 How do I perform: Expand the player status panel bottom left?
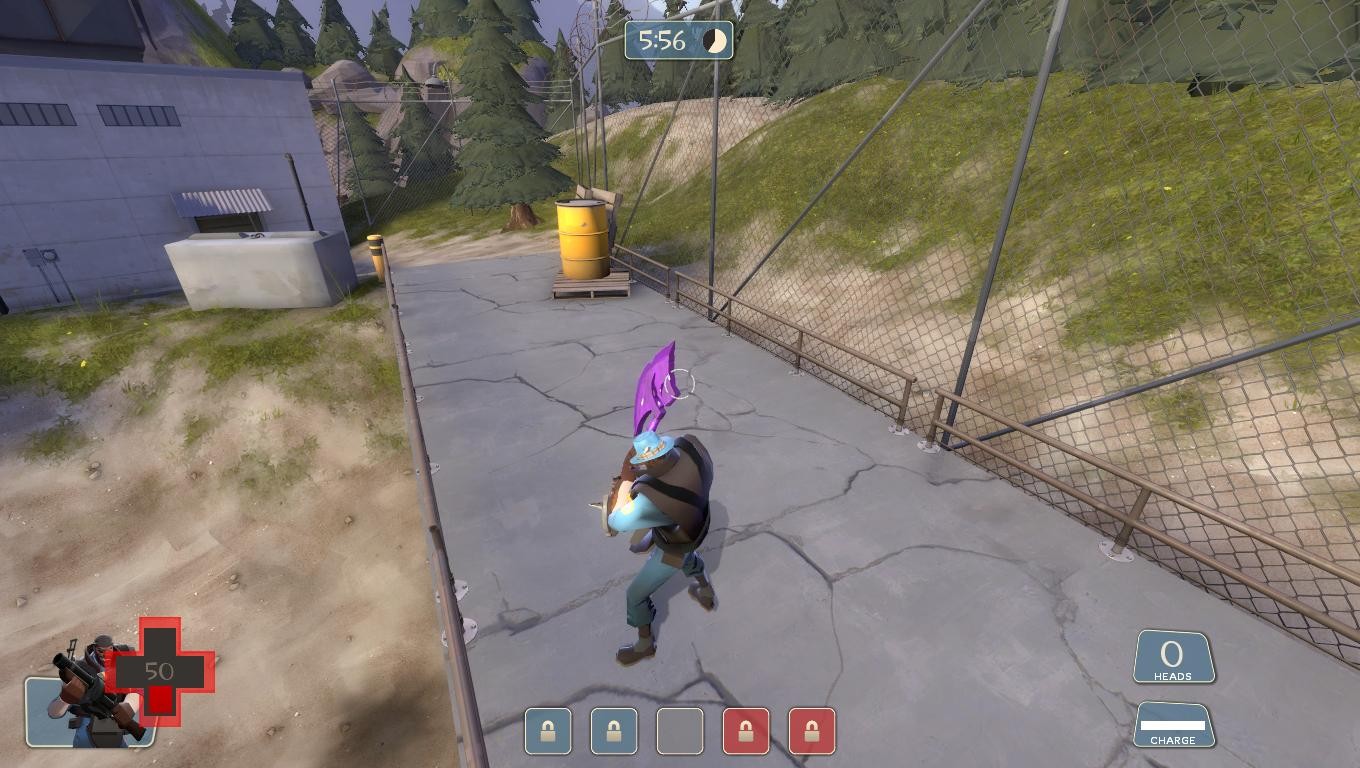110,690
